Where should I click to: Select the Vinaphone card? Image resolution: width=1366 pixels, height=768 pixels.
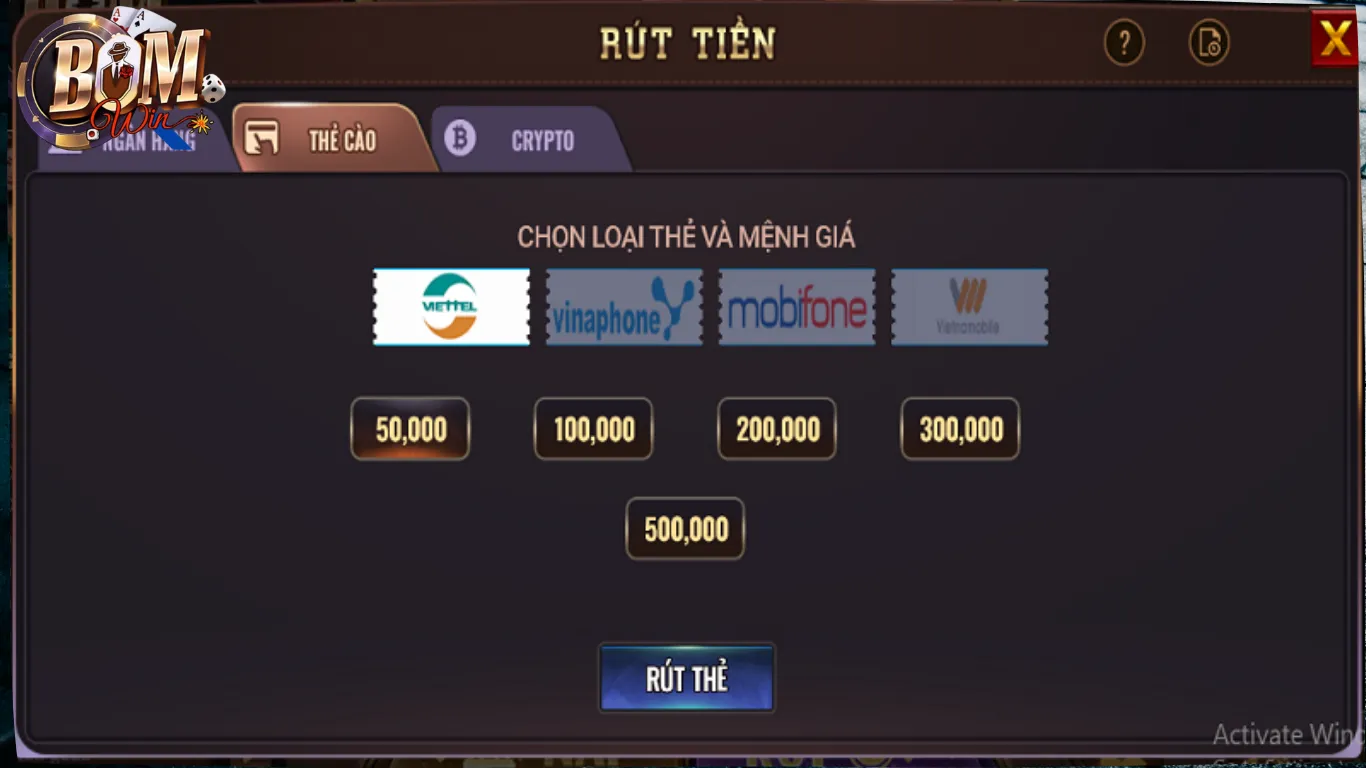pos(624,307)
